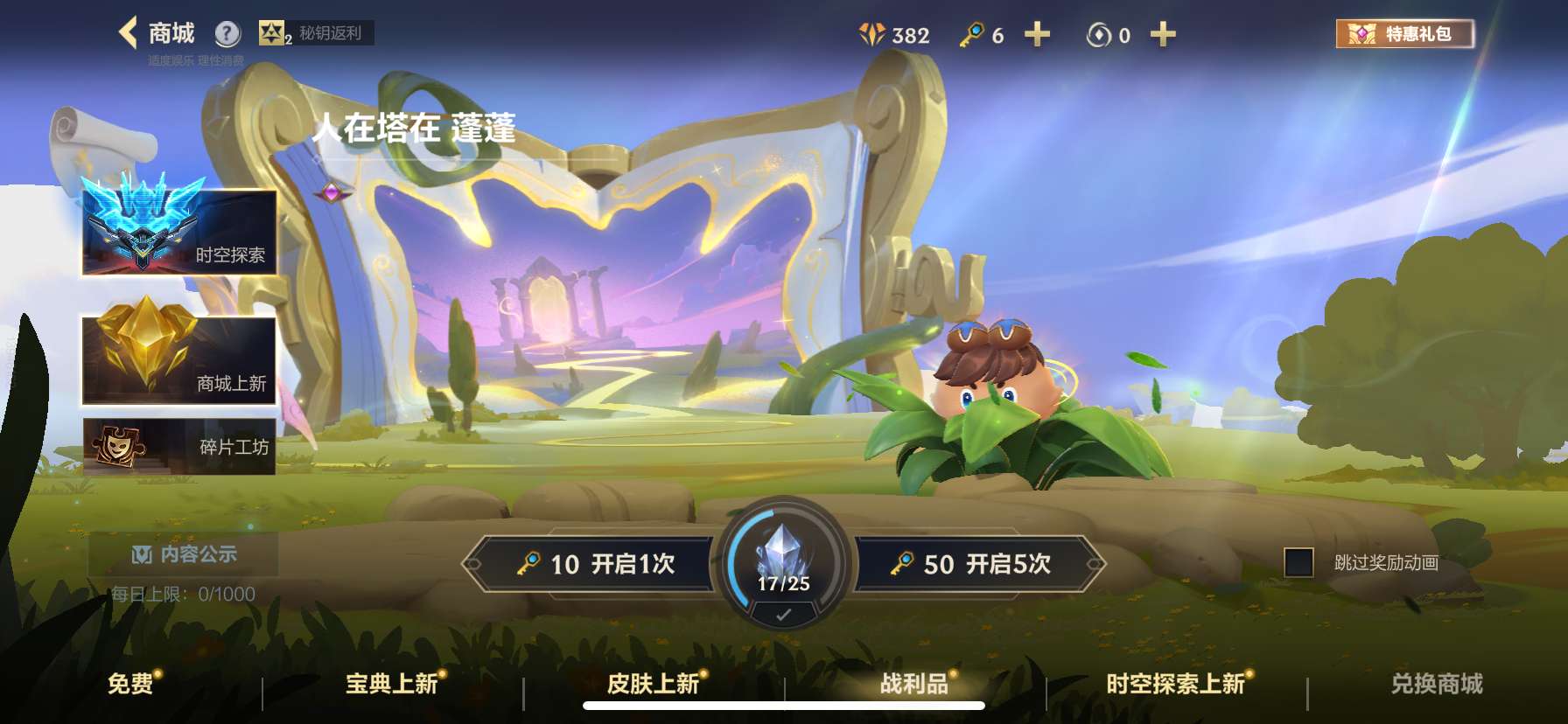
Task: Switch to the 兑换商城 tab
Action: coord(1435,686)
